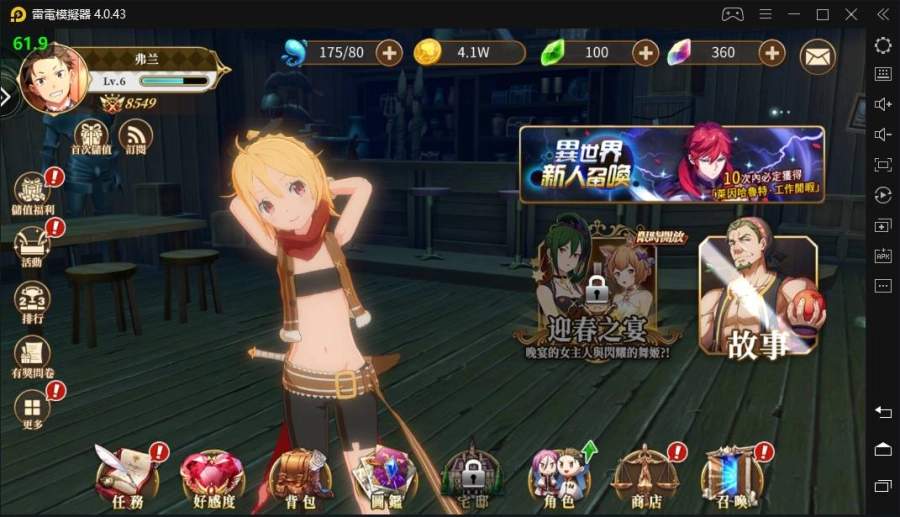Image resolution: width=900 pixels, height=517 pixels.
Task: Enter the 商店 shop
Action: click(642, 473)
